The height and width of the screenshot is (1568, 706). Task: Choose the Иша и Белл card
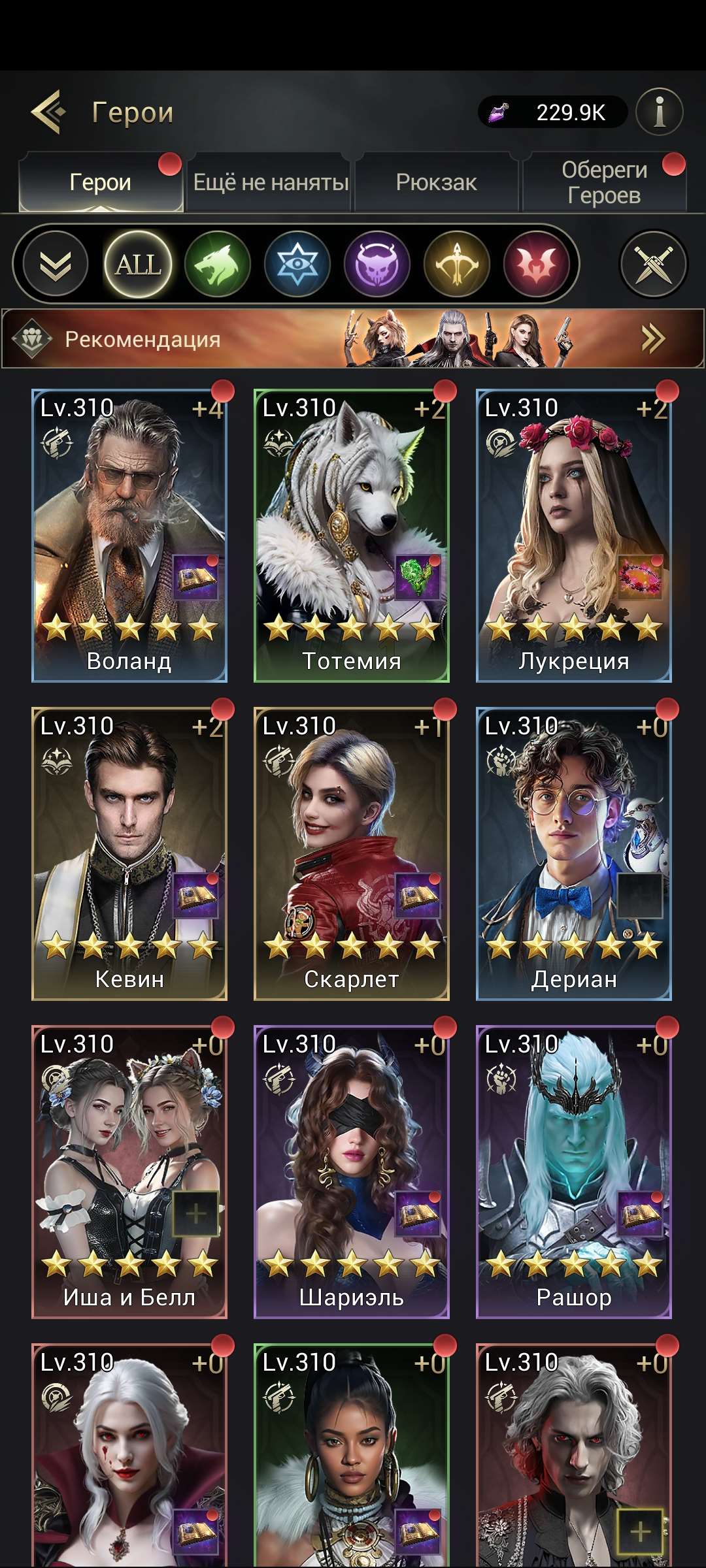coord(129,1171)
